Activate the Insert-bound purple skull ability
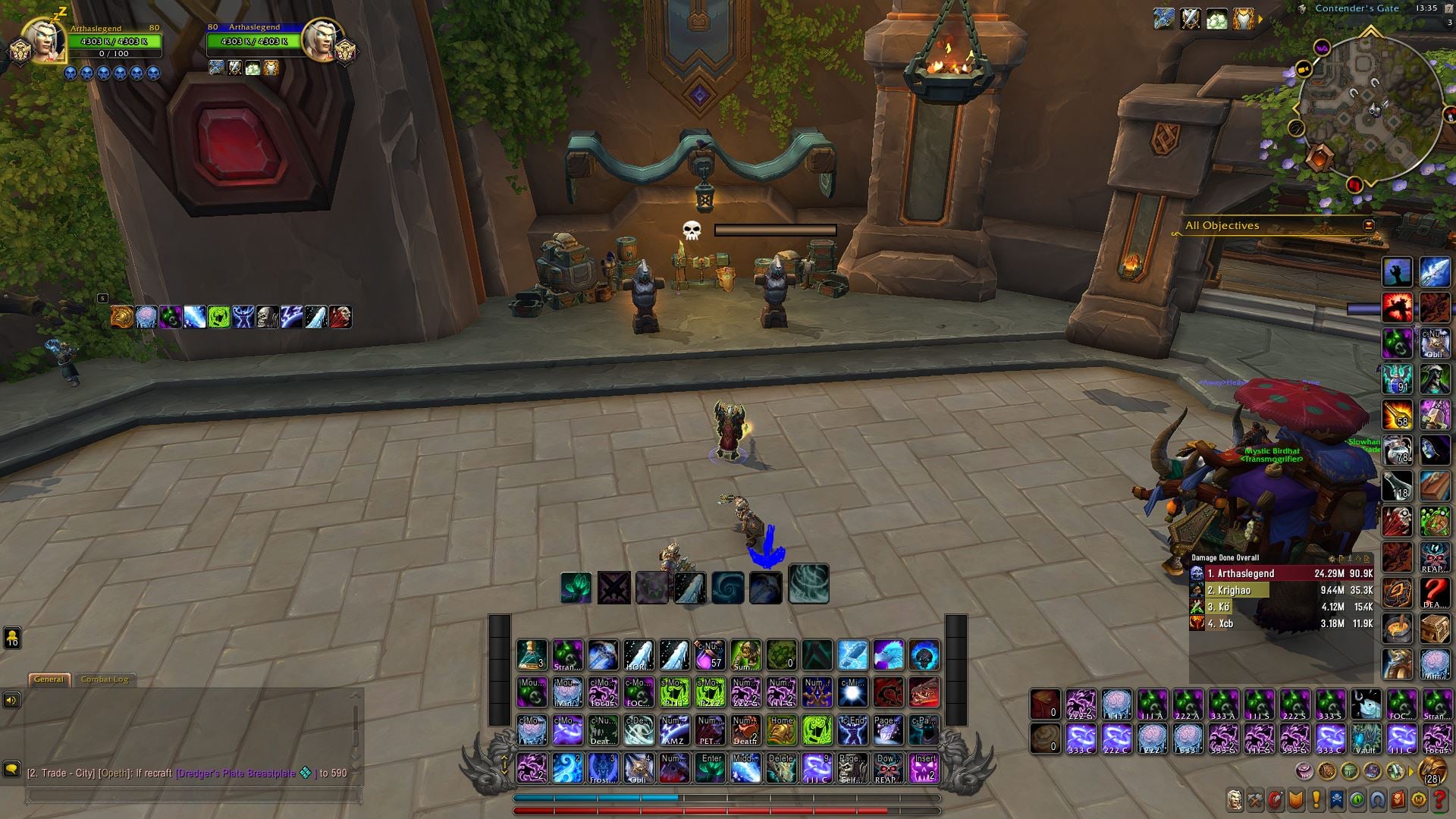Image resolution: width=1456 pixels, height=819 pixels. pyautogui.click(x=924, y=768)
